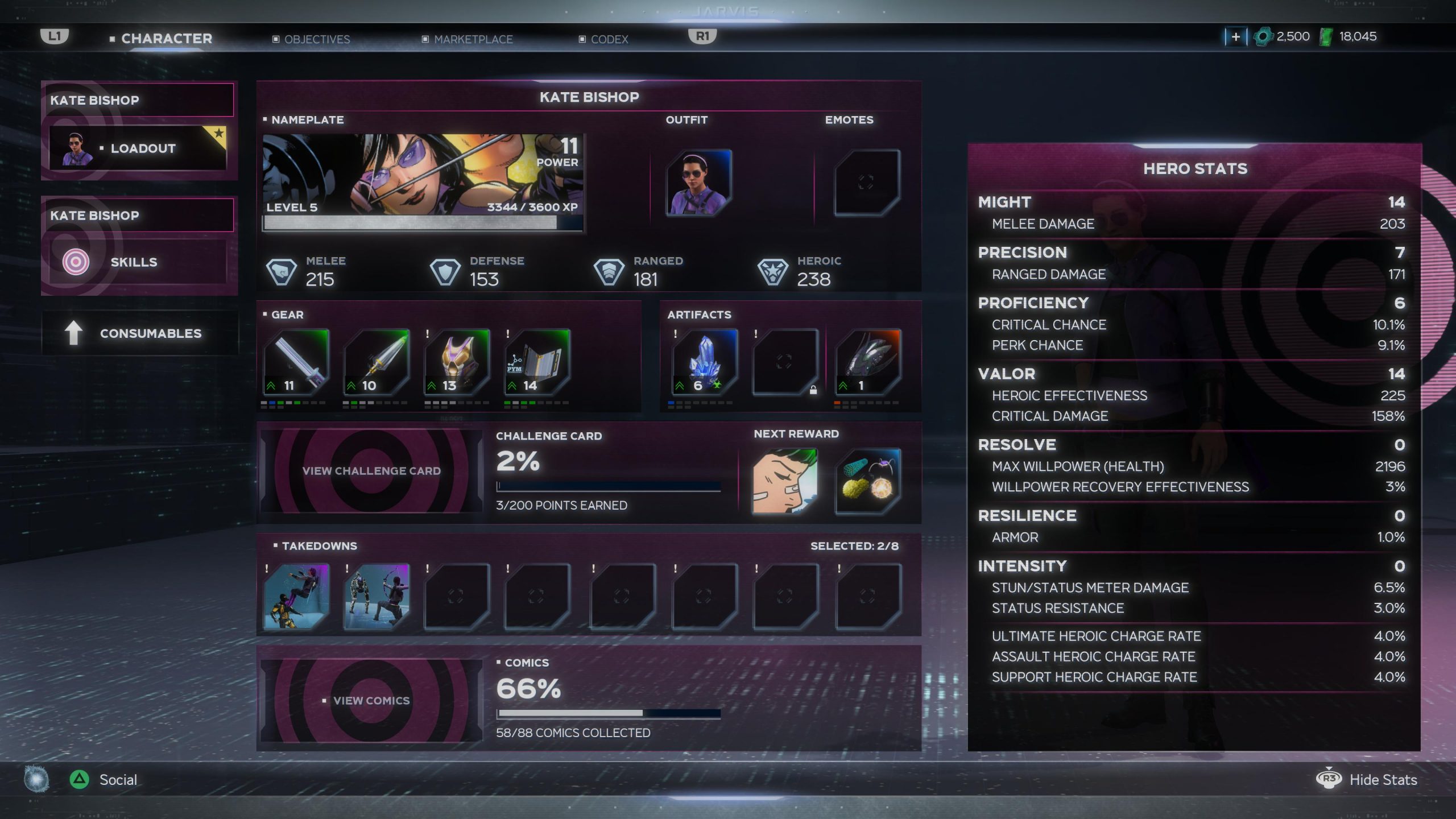Click the plus icon to add credits
This screenshot has width=1456, height=819.
click(x=1235, y=37)
